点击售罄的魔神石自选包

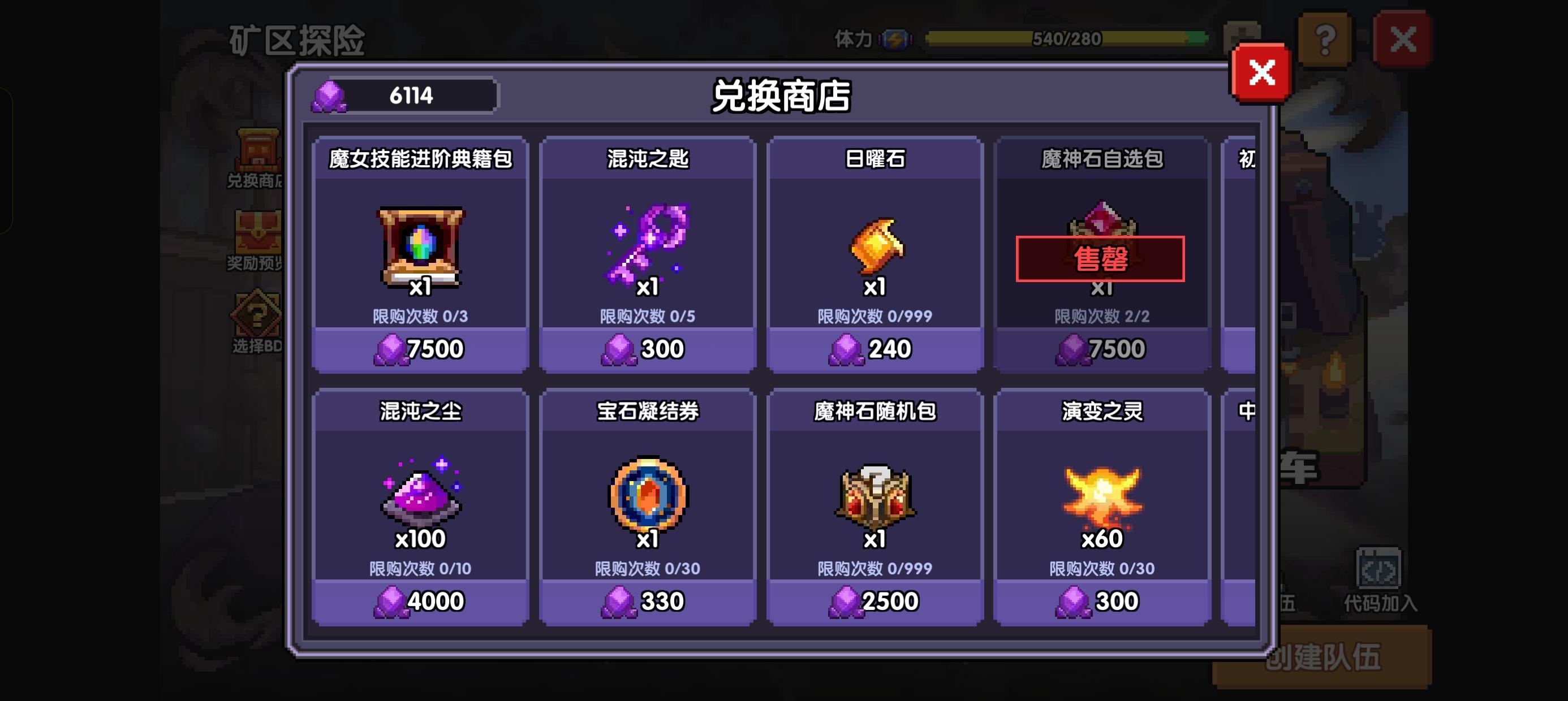pos(1102,259)
